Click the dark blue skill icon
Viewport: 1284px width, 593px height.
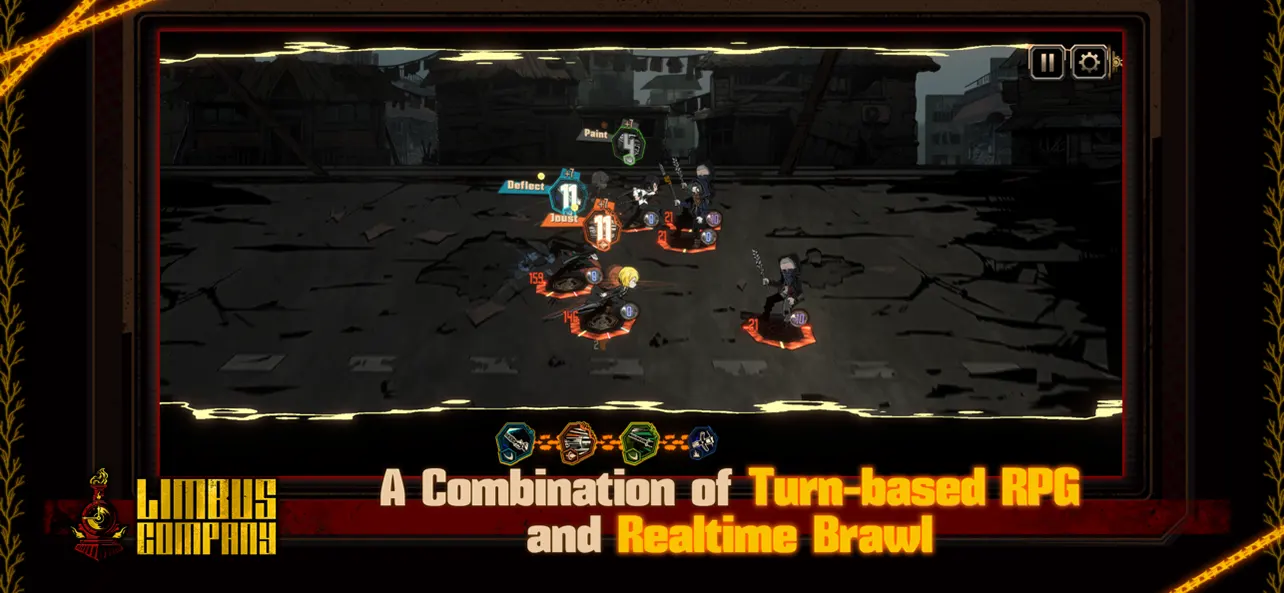coord(701,441)
